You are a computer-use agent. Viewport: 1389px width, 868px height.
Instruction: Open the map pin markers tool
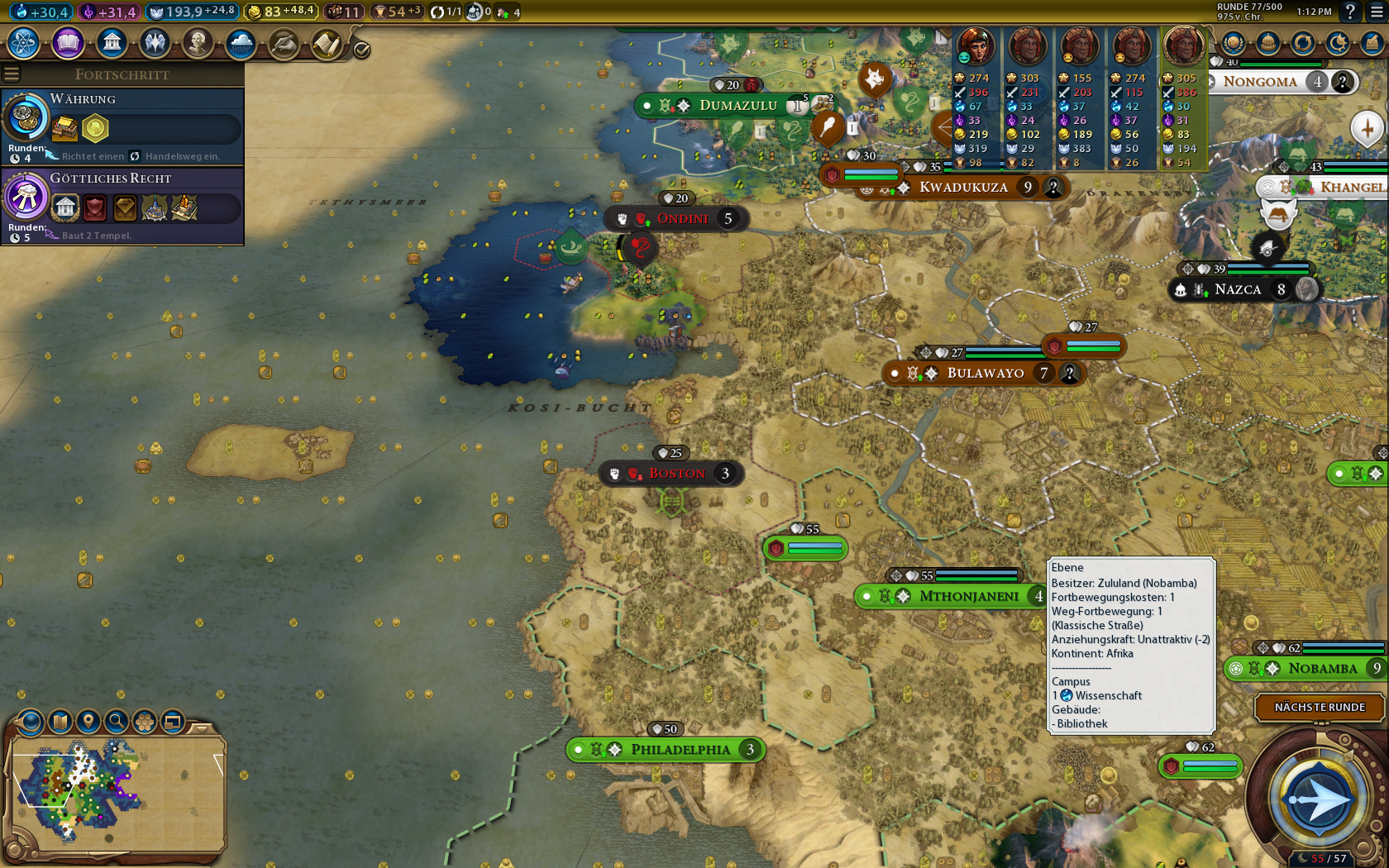click(88, 722)
